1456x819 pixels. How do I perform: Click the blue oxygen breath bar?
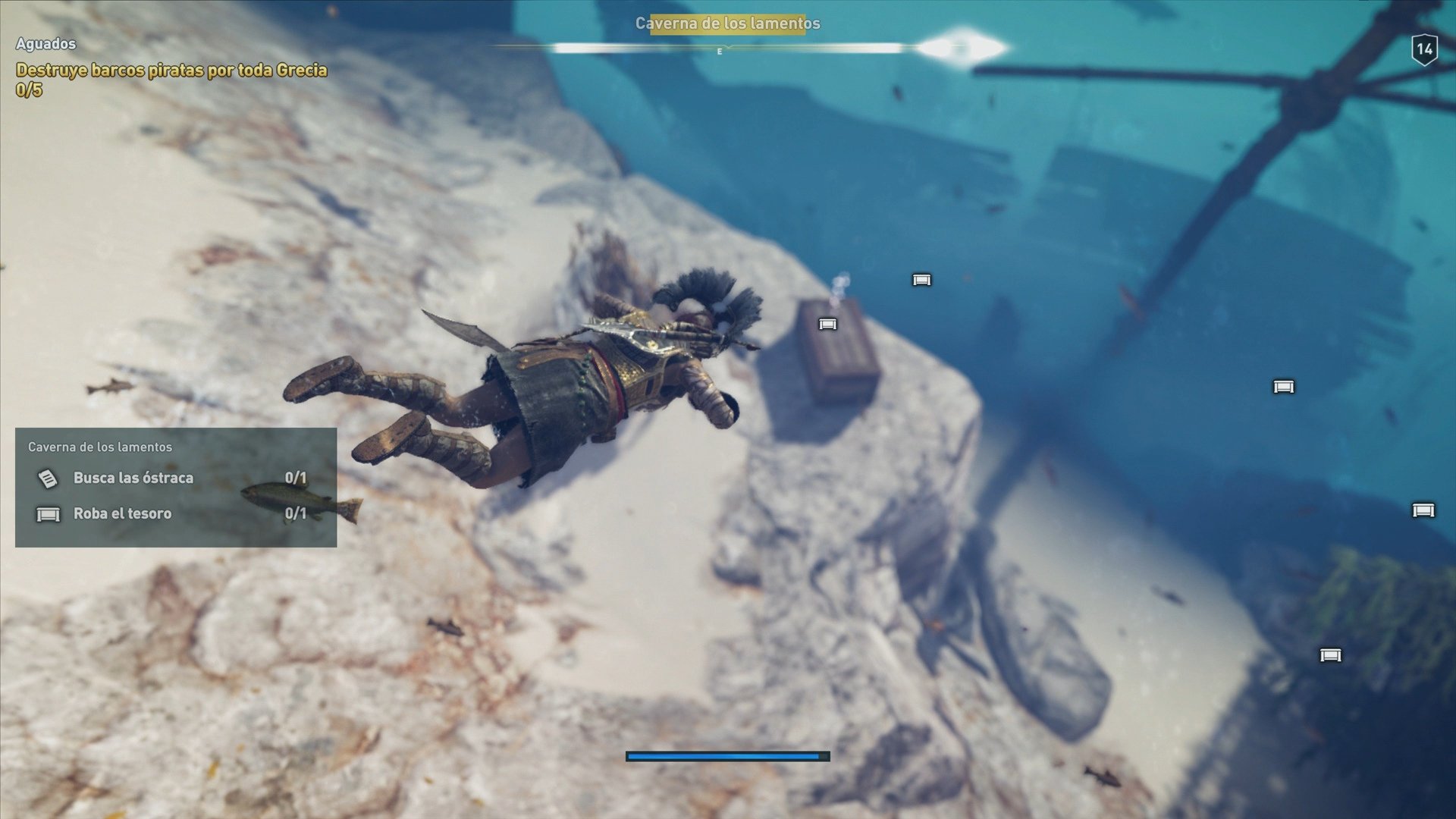point(726,755)
